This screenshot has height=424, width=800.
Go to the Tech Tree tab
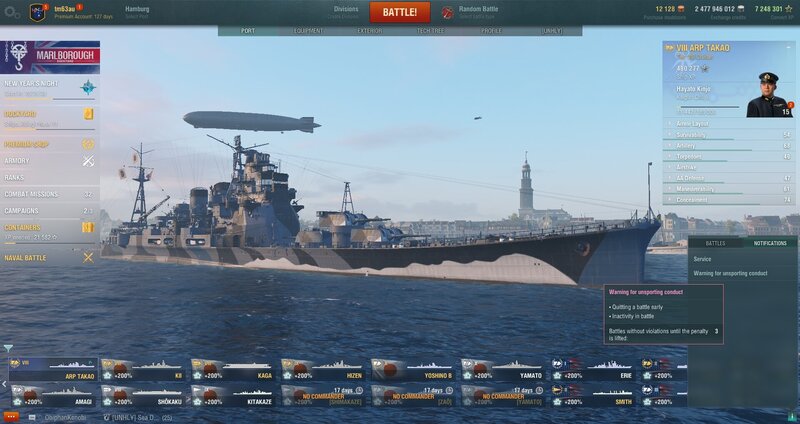[432, 31]
